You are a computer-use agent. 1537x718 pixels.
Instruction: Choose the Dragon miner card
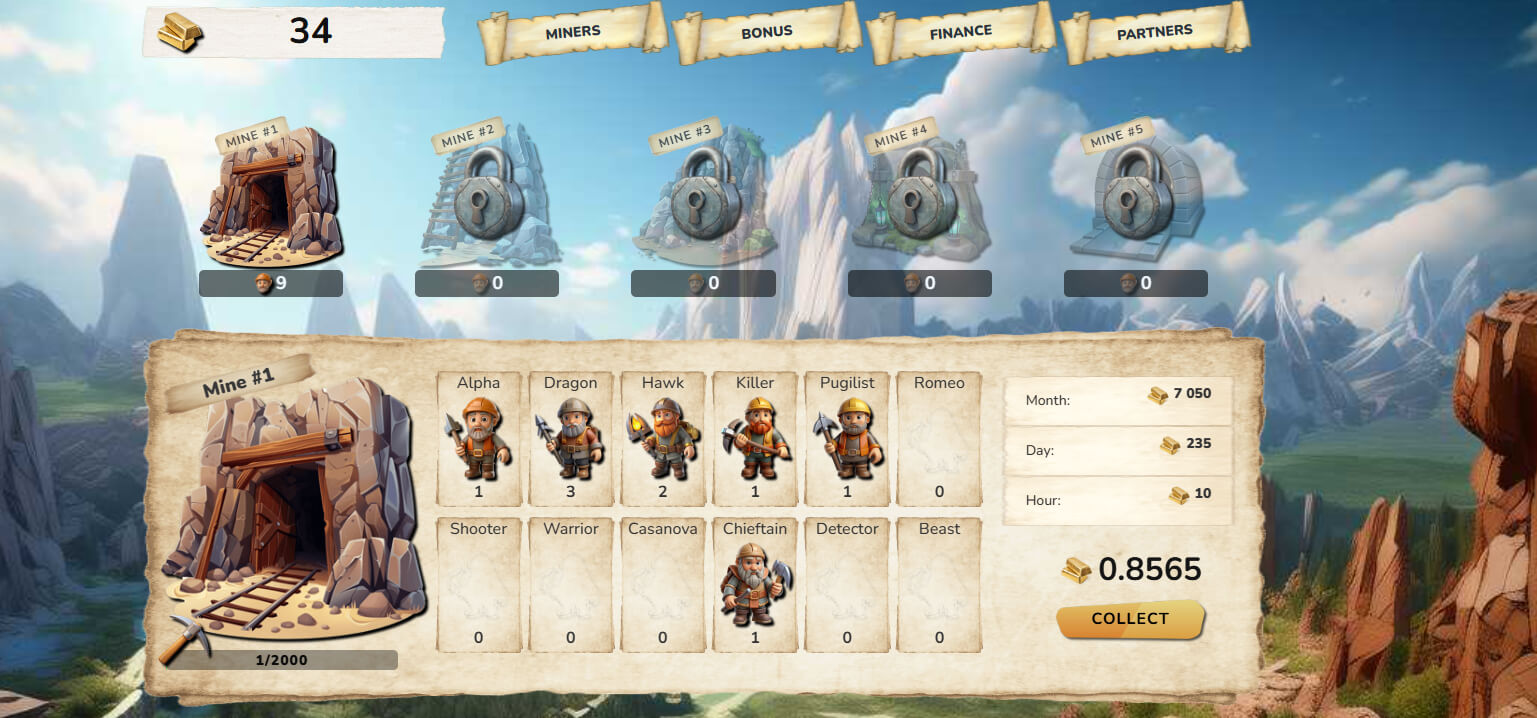[x=570, y=439]
